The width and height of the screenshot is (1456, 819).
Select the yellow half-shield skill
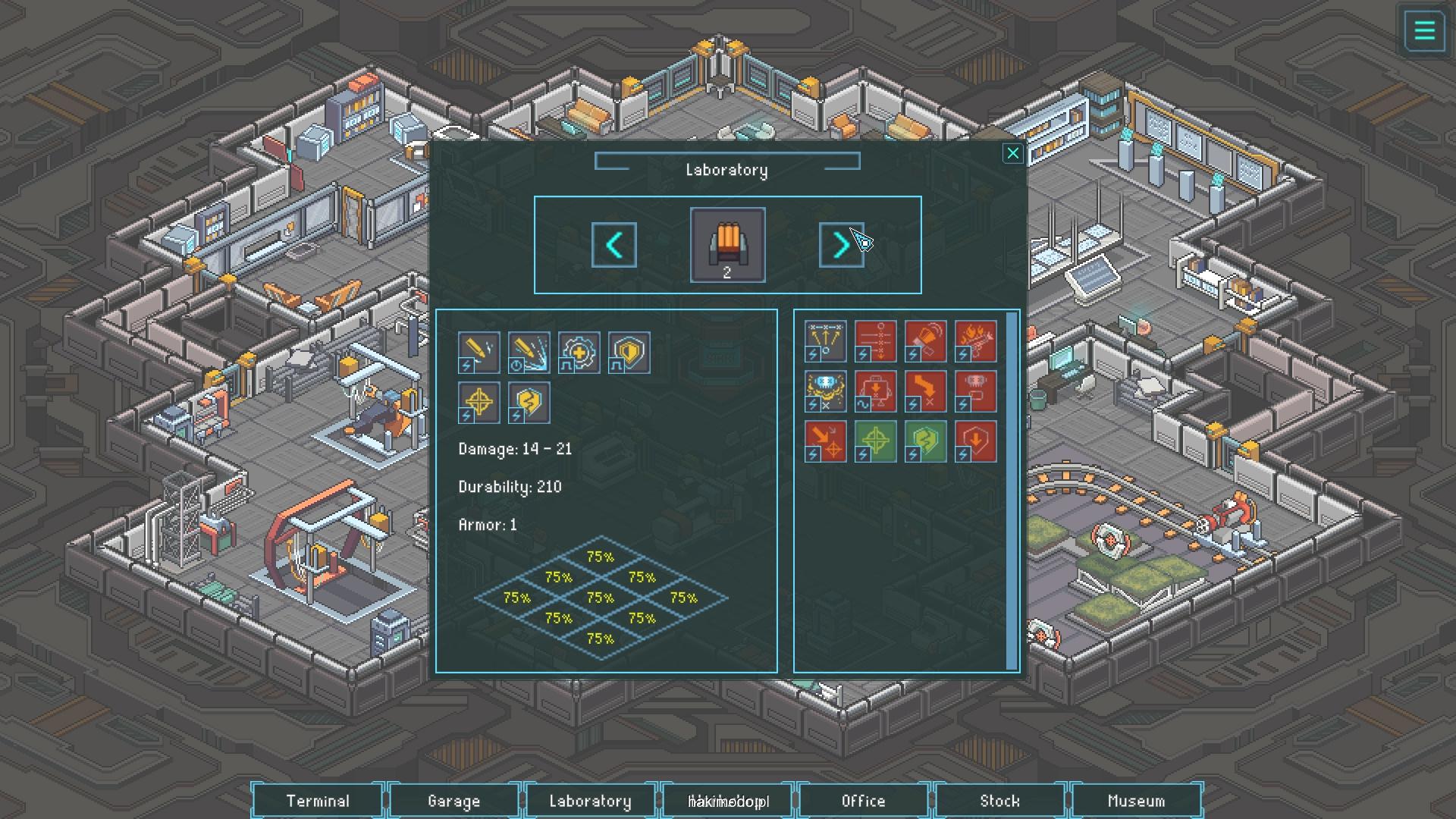629,353
